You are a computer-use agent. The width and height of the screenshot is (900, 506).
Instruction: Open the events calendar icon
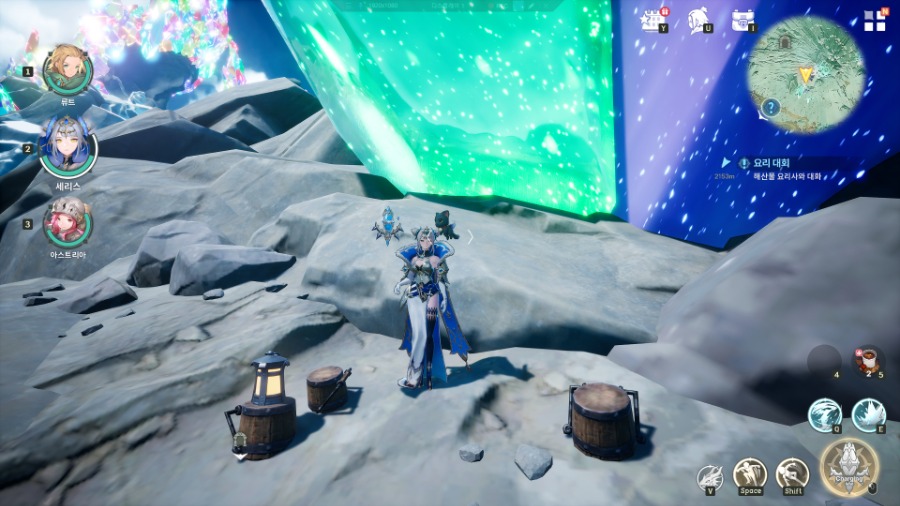coord(655,20)
